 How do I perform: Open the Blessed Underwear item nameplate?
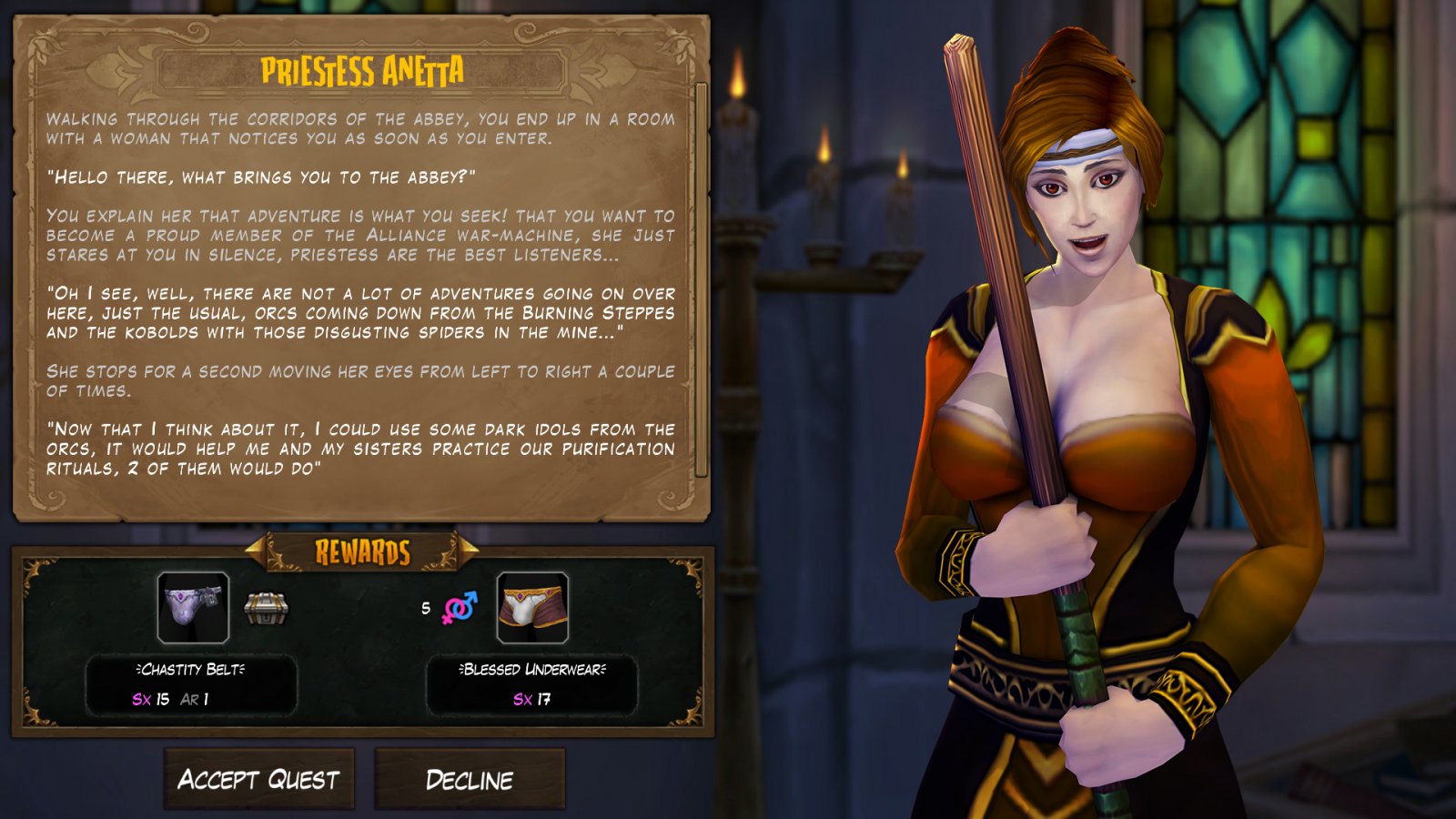click(534, 672)
